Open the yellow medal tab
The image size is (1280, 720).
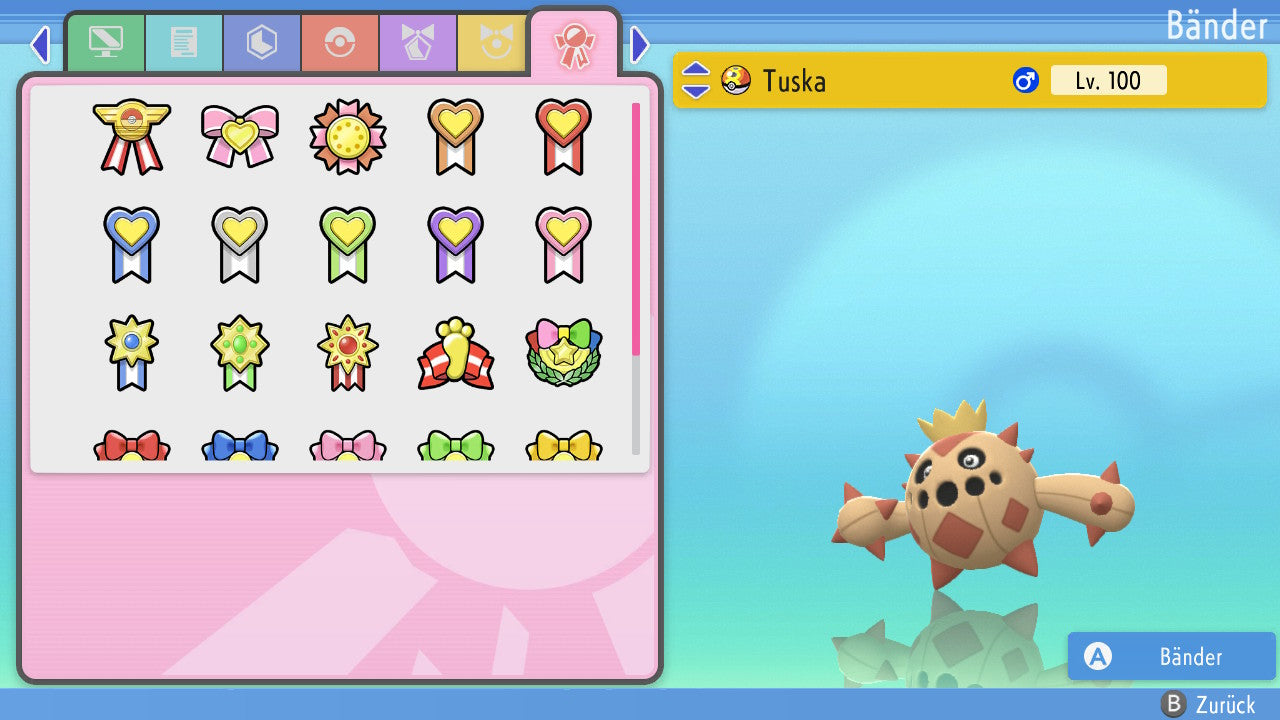(493, 42)
